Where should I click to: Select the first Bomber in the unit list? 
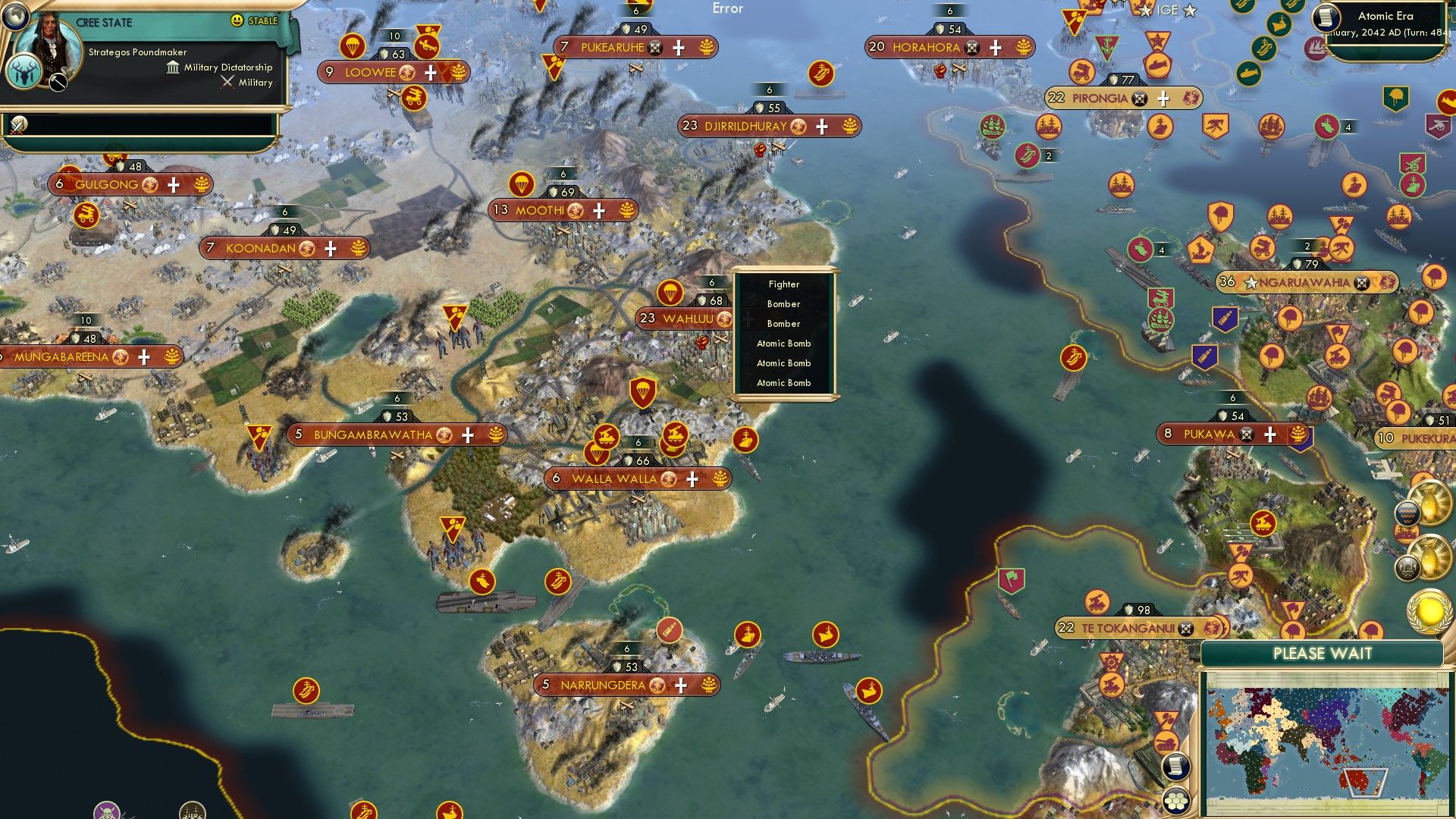pyautogui.click(x=784, y=303)
